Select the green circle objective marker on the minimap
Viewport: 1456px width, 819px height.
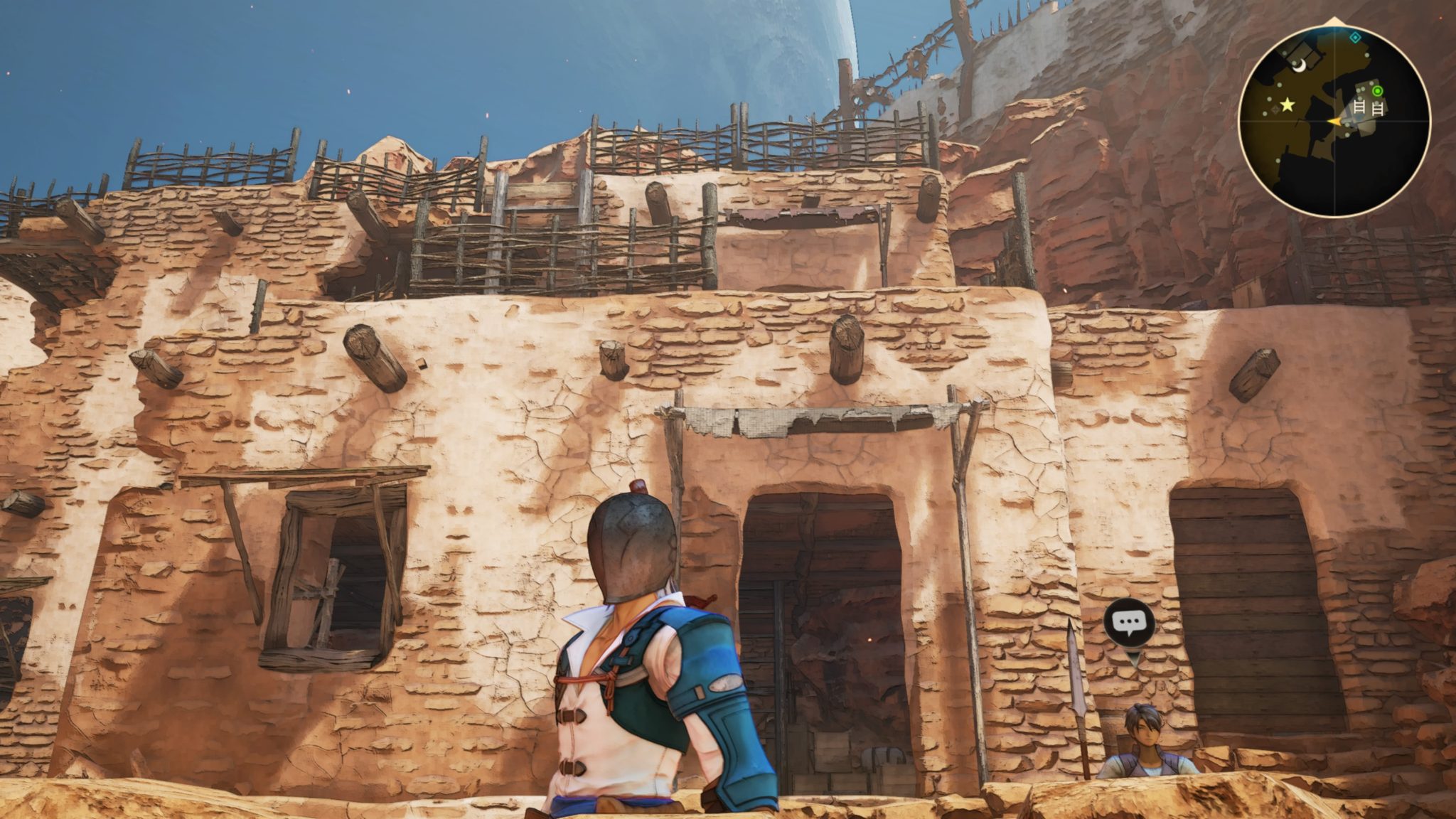click(x=1377, y=91)
